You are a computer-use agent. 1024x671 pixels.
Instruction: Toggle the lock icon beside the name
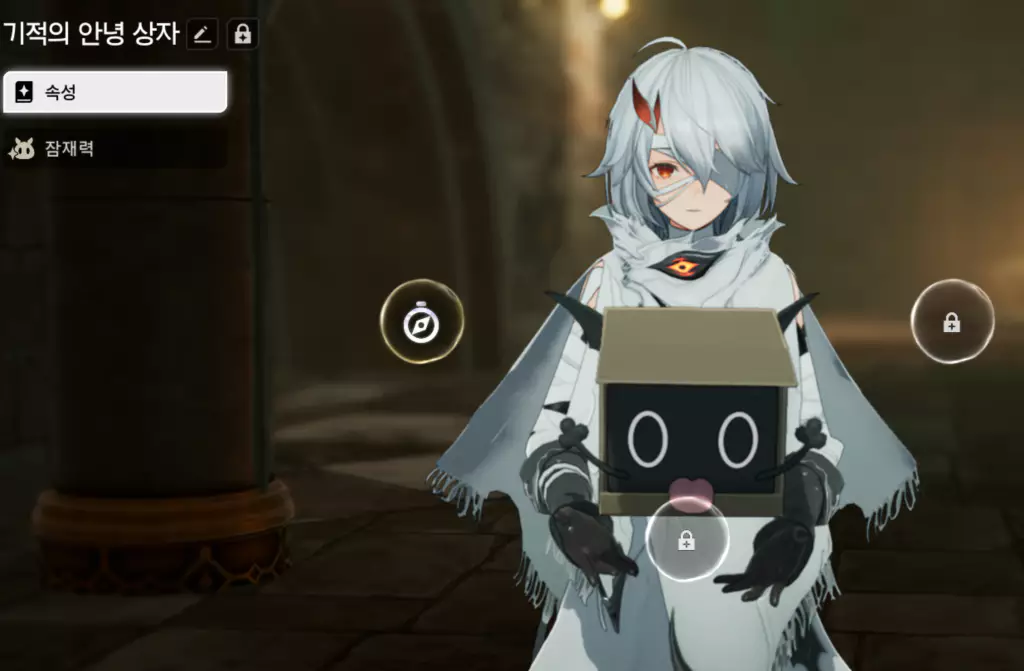click(x=242, y=35)
